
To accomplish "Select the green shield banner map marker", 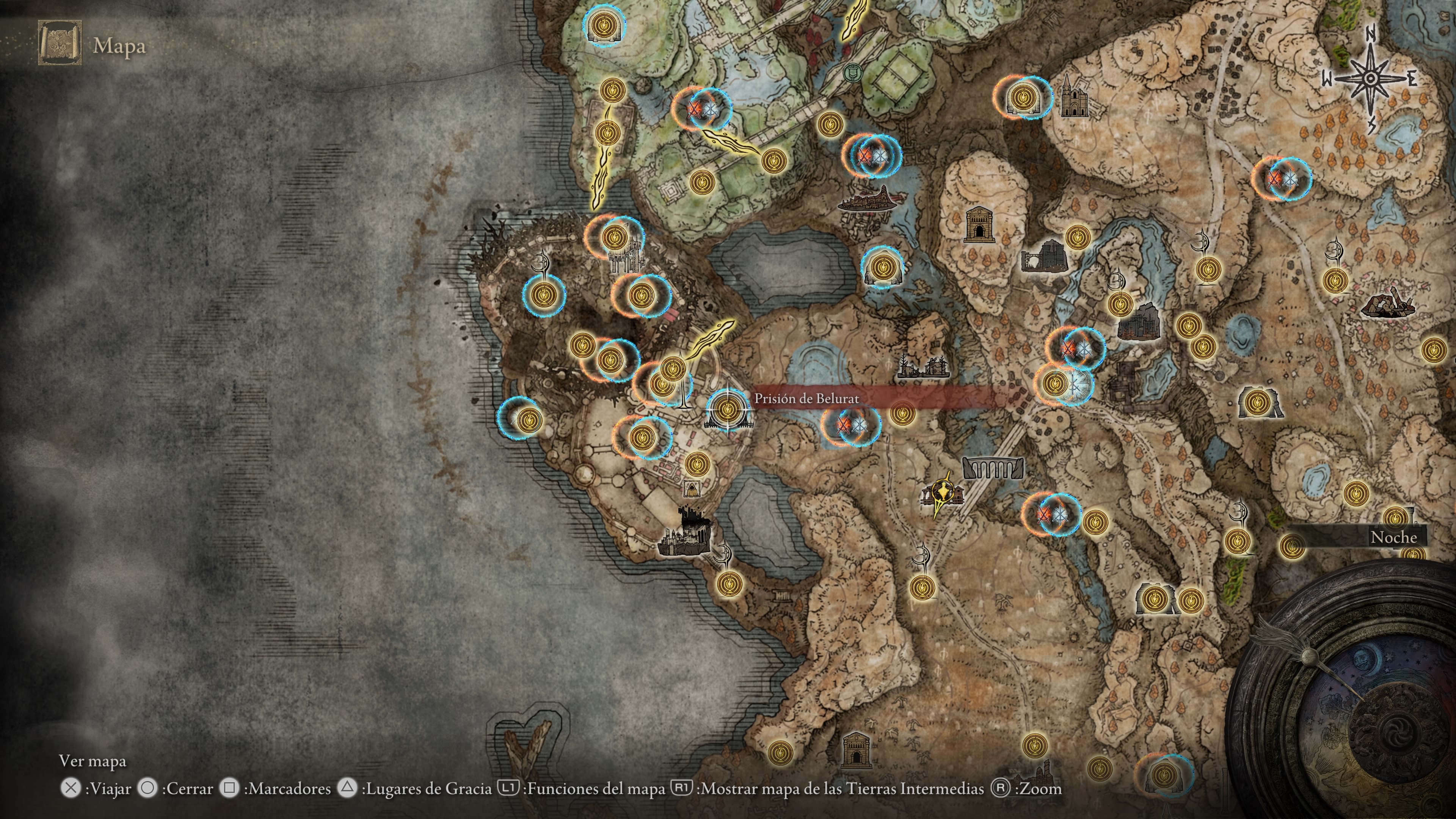I will (x=850, y=72).
